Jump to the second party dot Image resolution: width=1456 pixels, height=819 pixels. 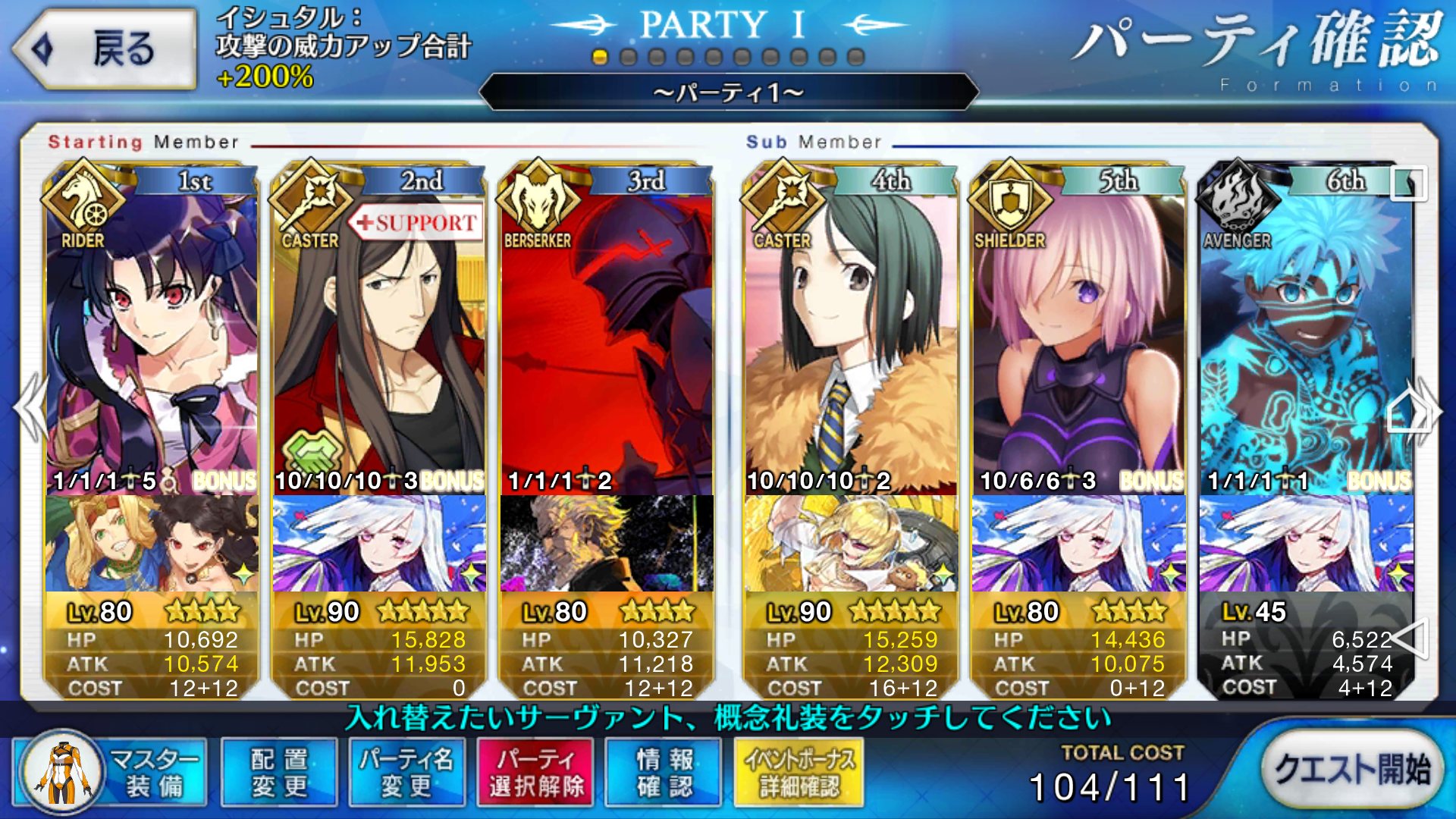pos(628,57)
